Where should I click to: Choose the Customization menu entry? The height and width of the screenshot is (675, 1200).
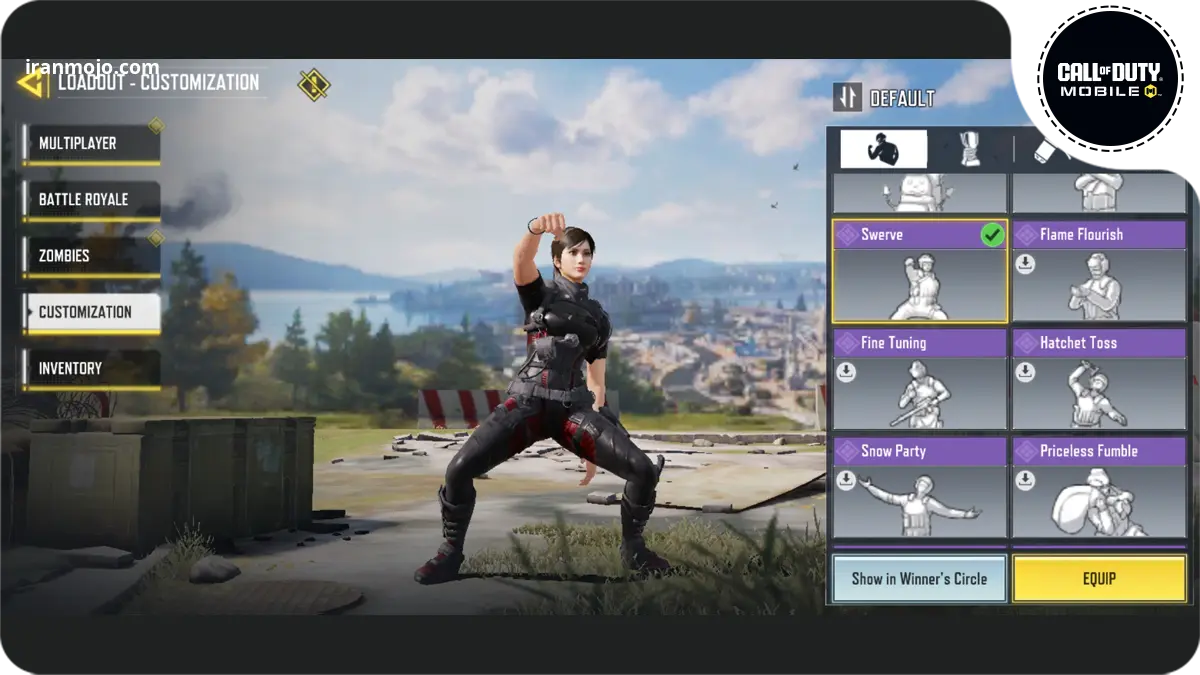coord(91,312)
